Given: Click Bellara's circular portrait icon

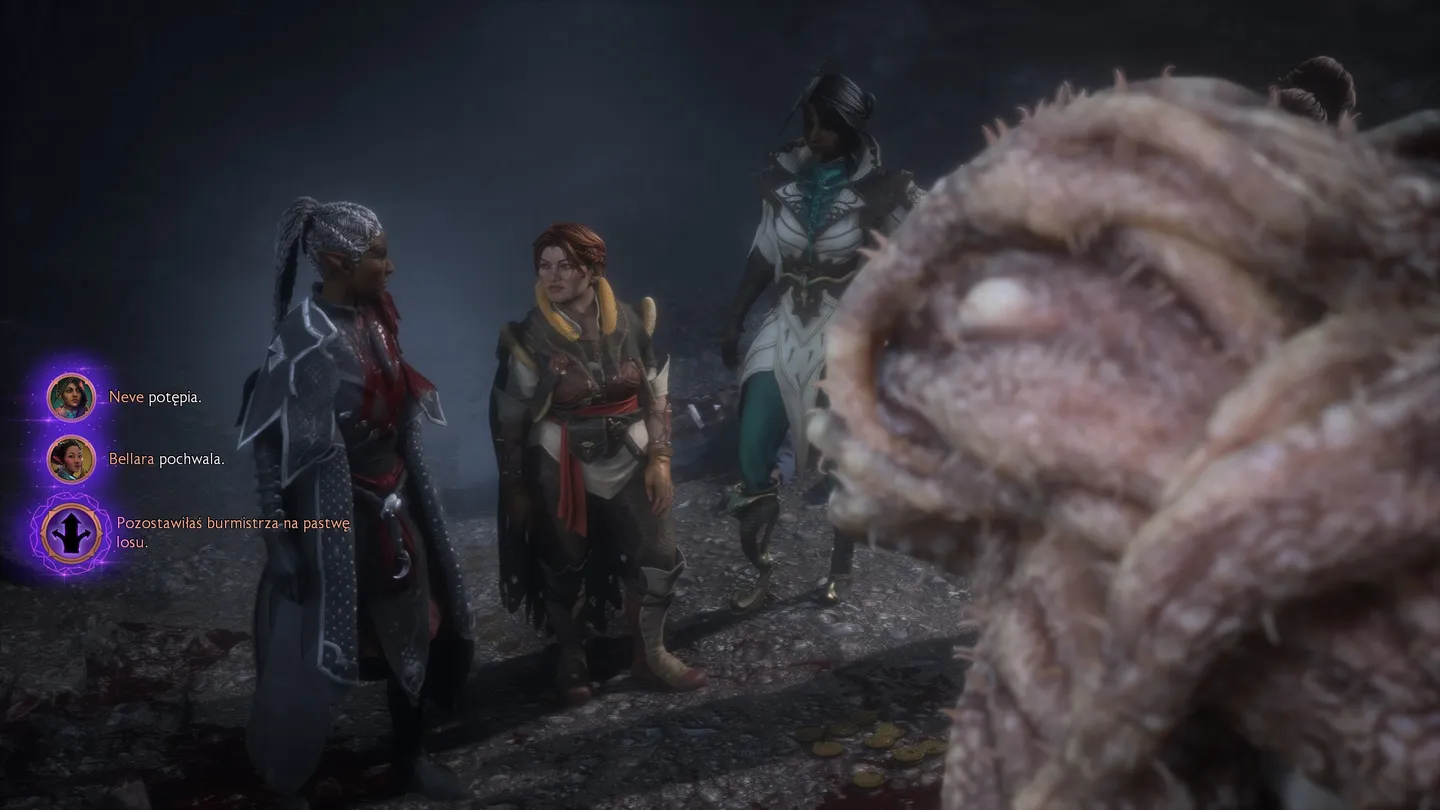Looking at the screenshot, I should tap(70, 459).
